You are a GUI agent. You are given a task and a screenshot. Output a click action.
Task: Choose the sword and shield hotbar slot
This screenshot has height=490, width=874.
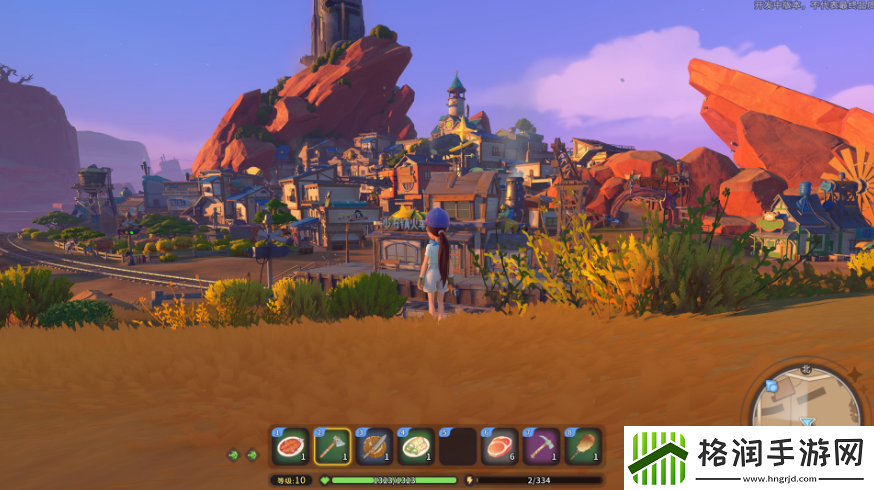tap(374, 445)
